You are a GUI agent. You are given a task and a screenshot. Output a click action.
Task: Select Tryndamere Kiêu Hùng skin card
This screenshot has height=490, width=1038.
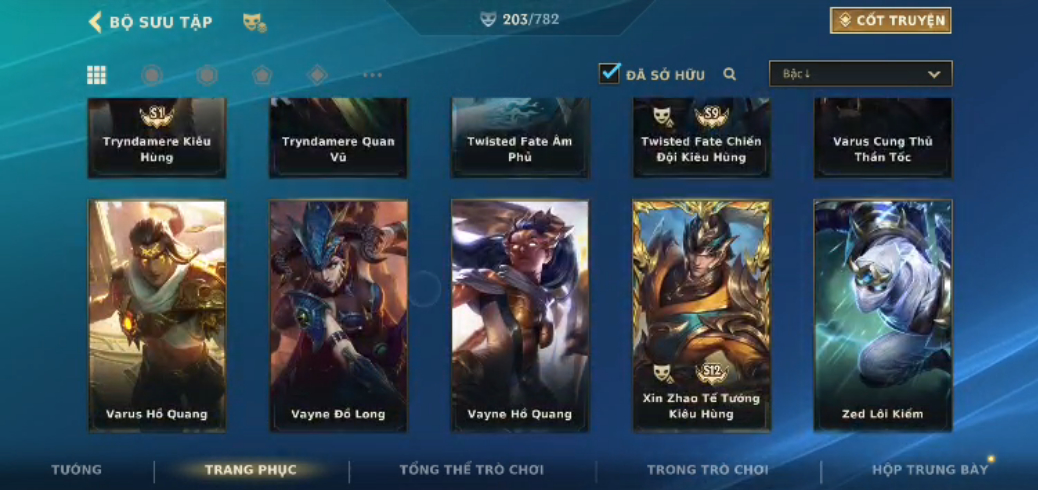pos(157,138)
